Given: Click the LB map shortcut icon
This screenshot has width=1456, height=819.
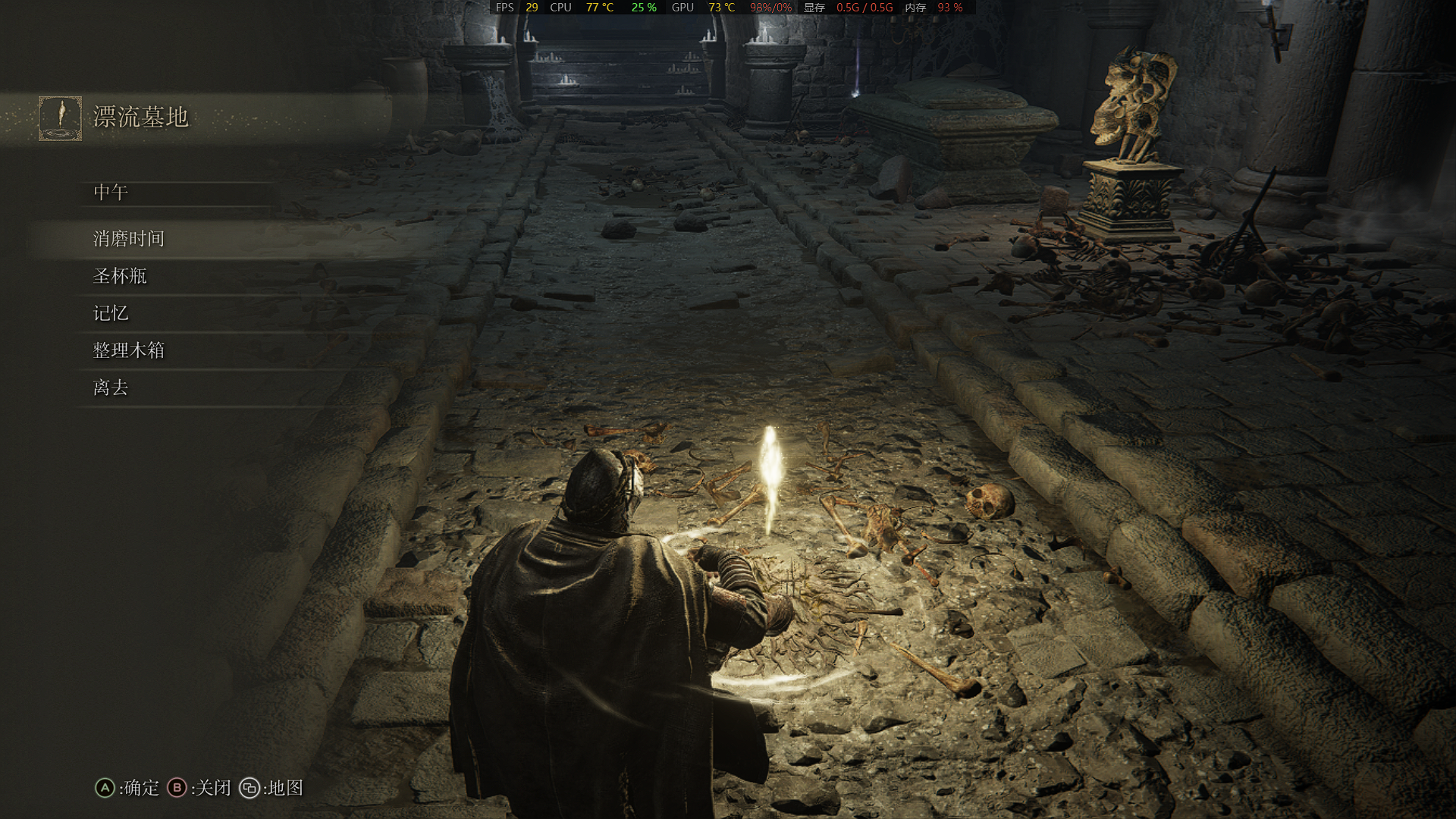Looking at the screenshot, I should click(250, 789).
